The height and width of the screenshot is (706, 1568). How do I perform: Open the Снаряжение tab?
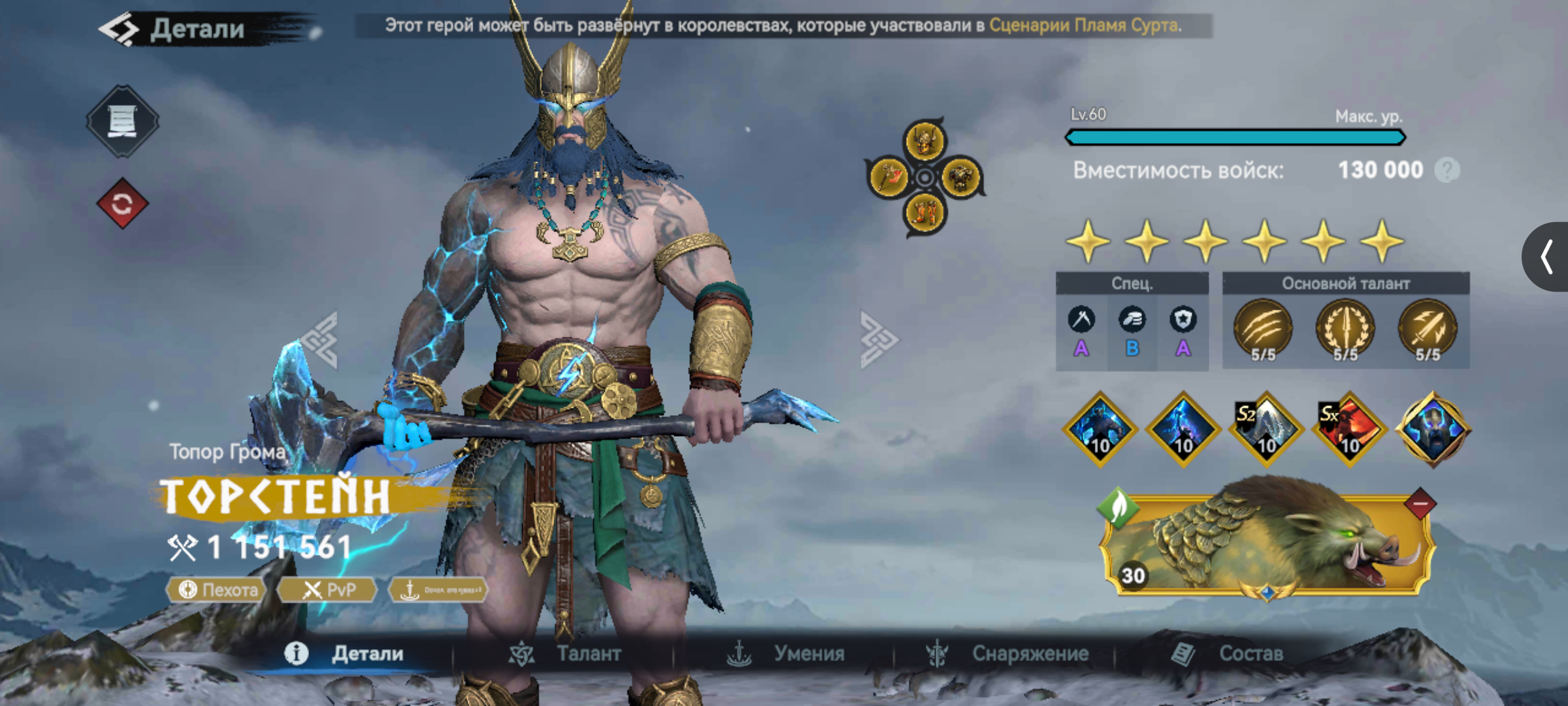coord(1008,653)
